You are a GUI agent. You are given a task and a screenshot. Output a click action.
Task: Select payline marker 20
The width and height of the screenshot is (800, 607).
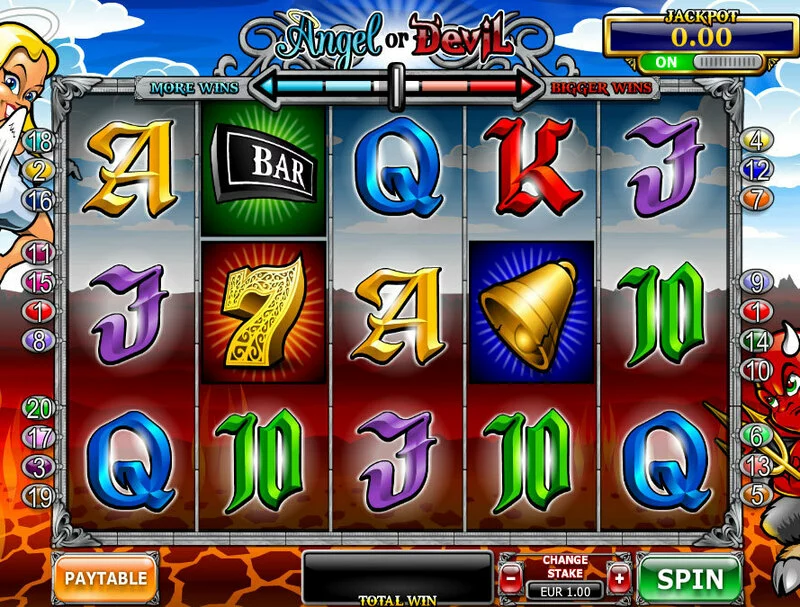point(39,408)
